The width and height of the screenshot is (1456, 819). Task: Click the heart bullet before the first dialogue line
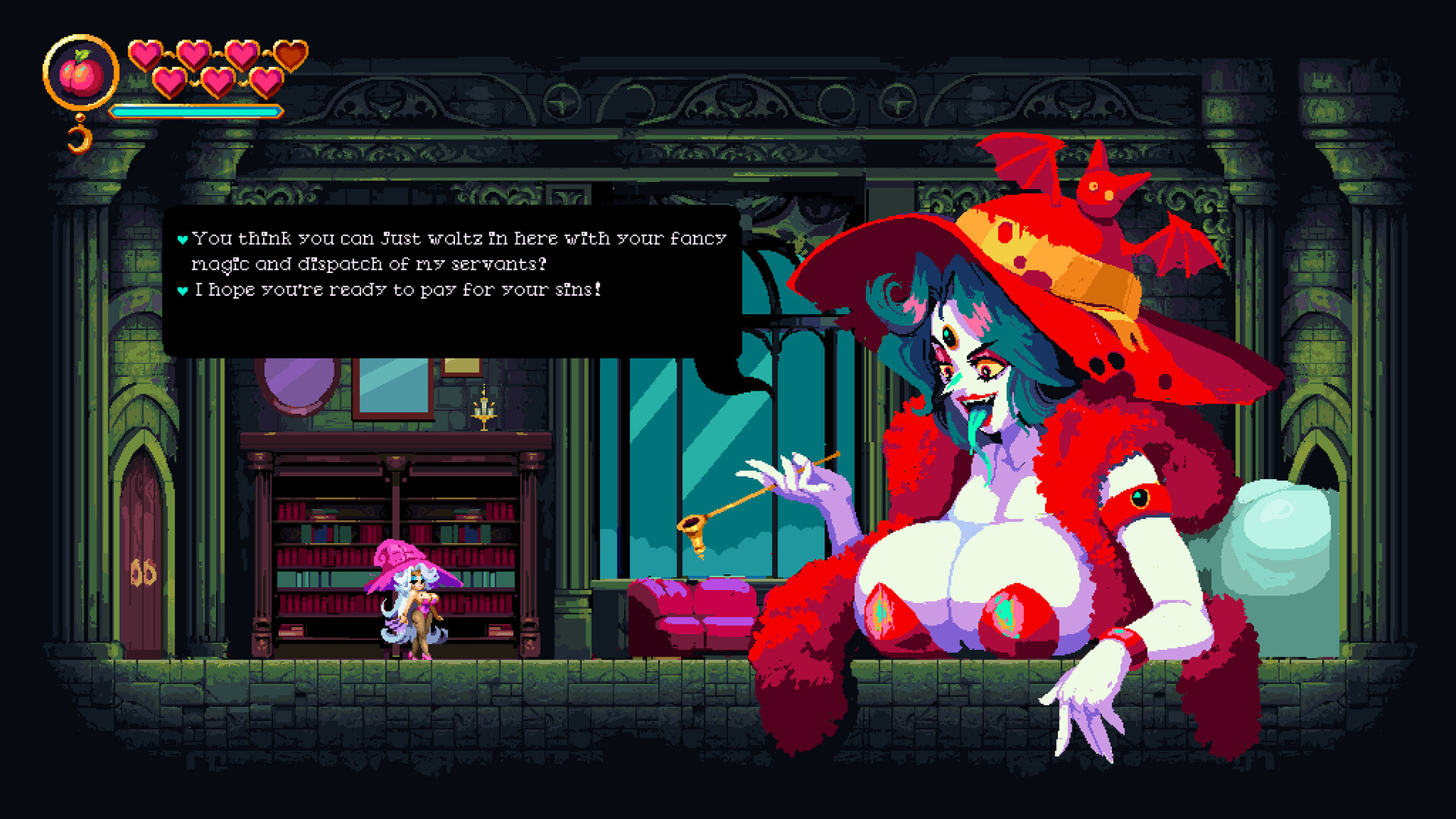tap(182, 237)
